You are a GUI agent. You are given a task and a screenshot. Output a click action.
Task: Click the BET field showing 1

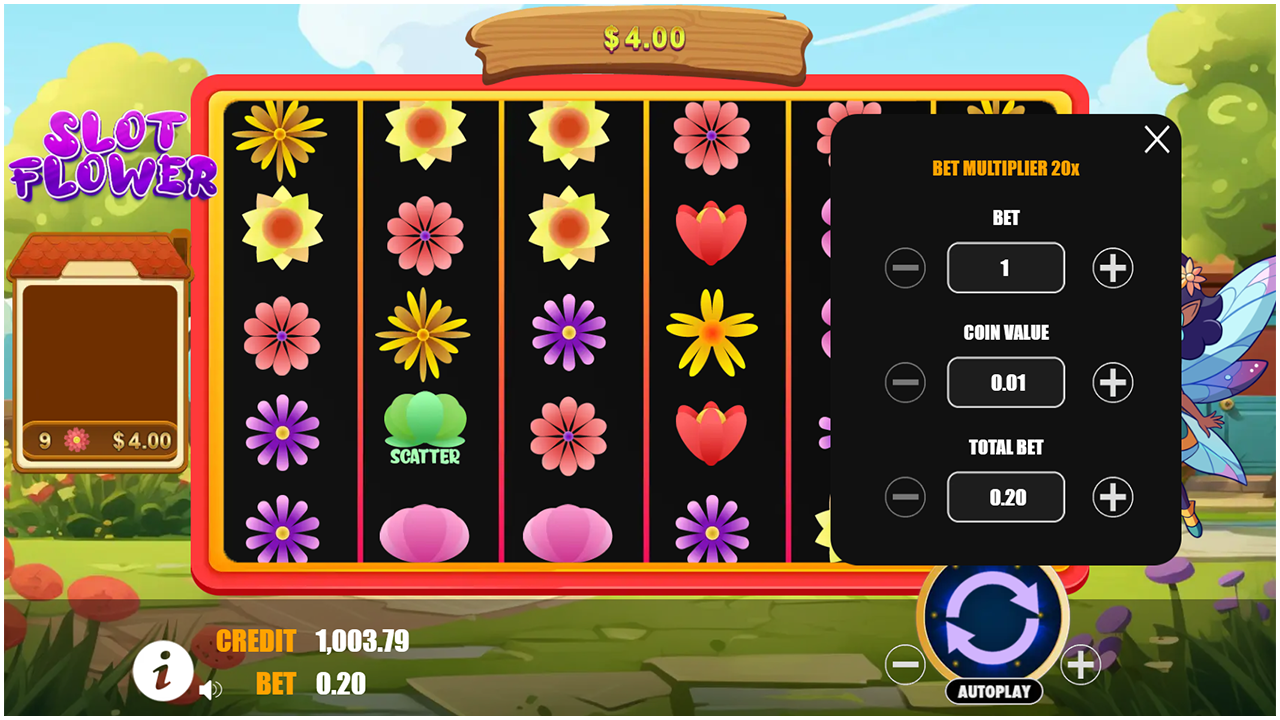[1006, 267]
